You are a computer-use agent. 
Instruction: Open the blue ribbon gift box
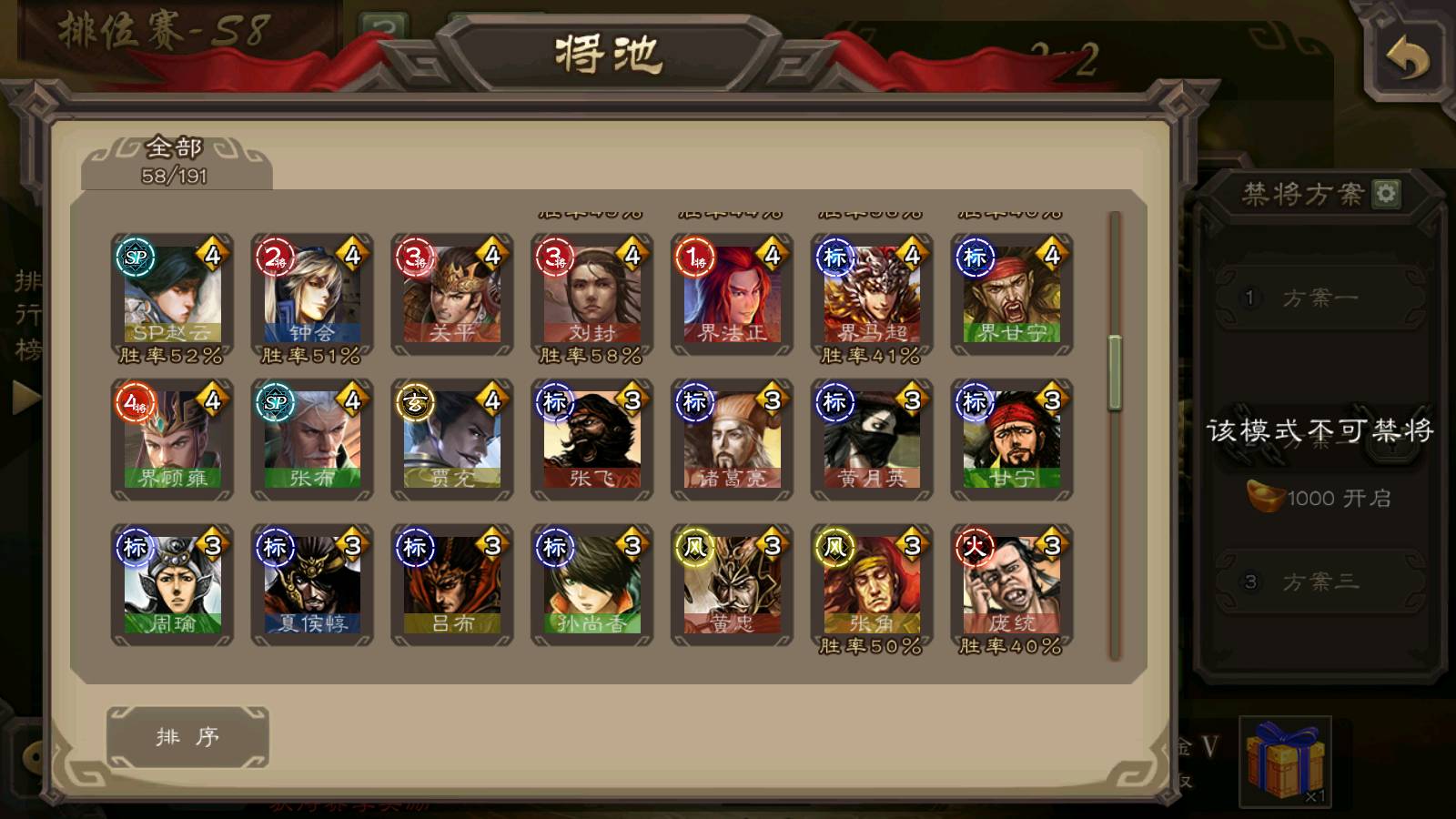pyautogui.click(x=1285, y=761)
